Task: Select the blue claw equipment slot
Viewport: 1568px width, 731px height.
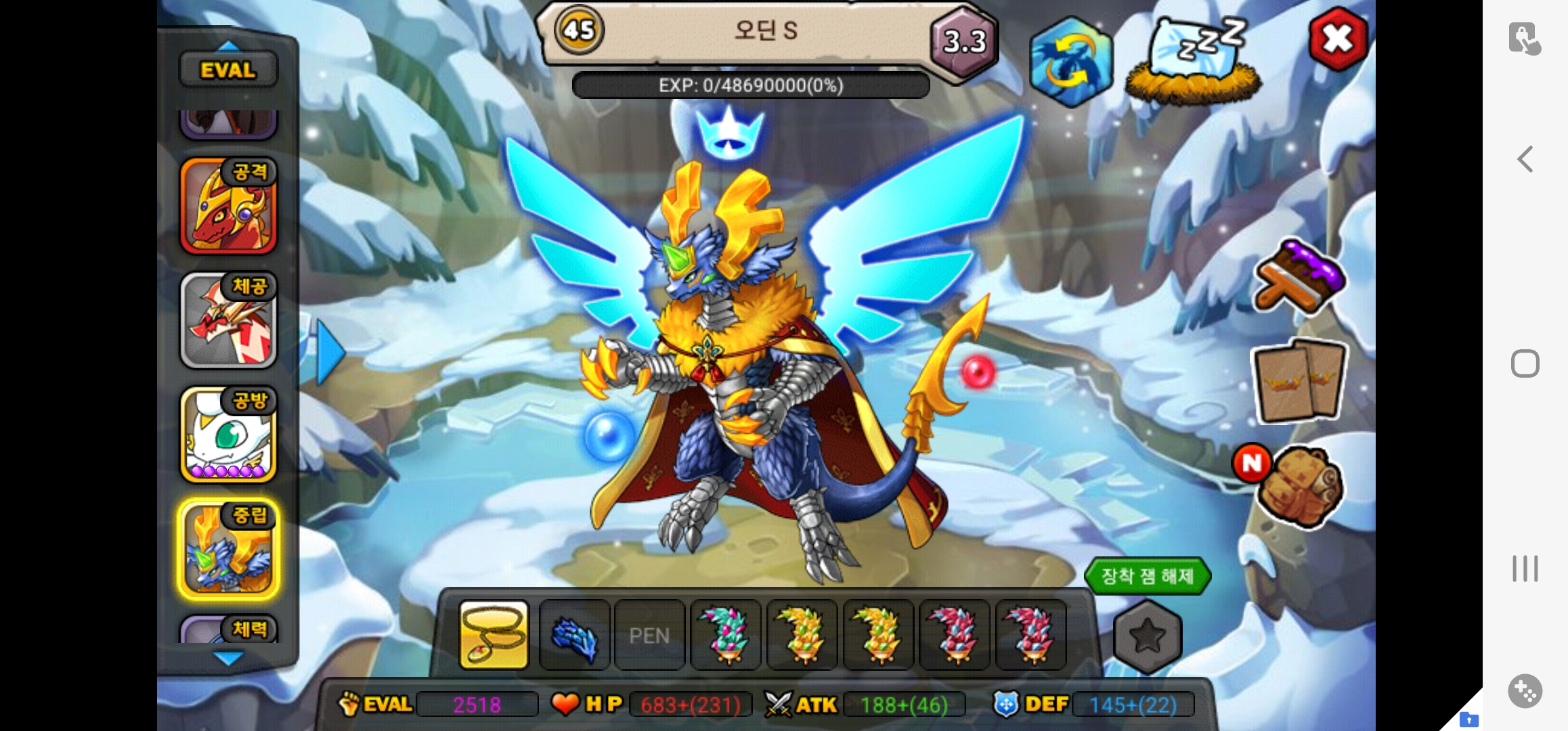Action: [x=575, y=635]
